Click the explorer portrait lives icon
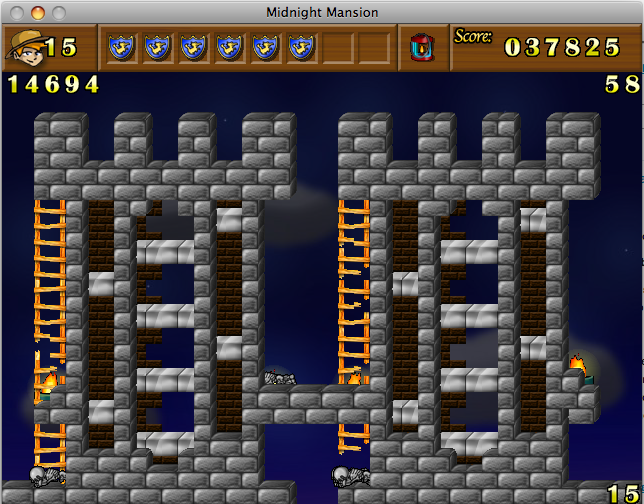Image resolution: width=644 pixels, height=504 pixels. [24, 47]
